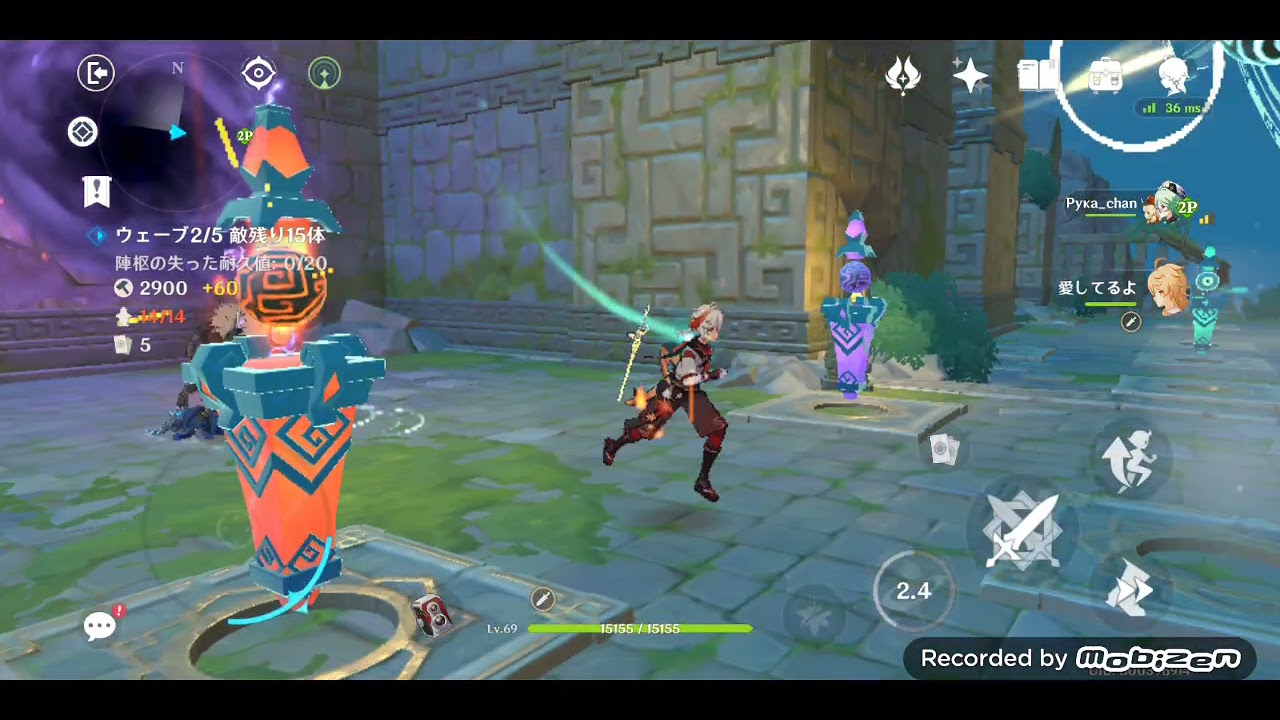
Task: Open the book handbook icon
Action: click(1037, 75)
